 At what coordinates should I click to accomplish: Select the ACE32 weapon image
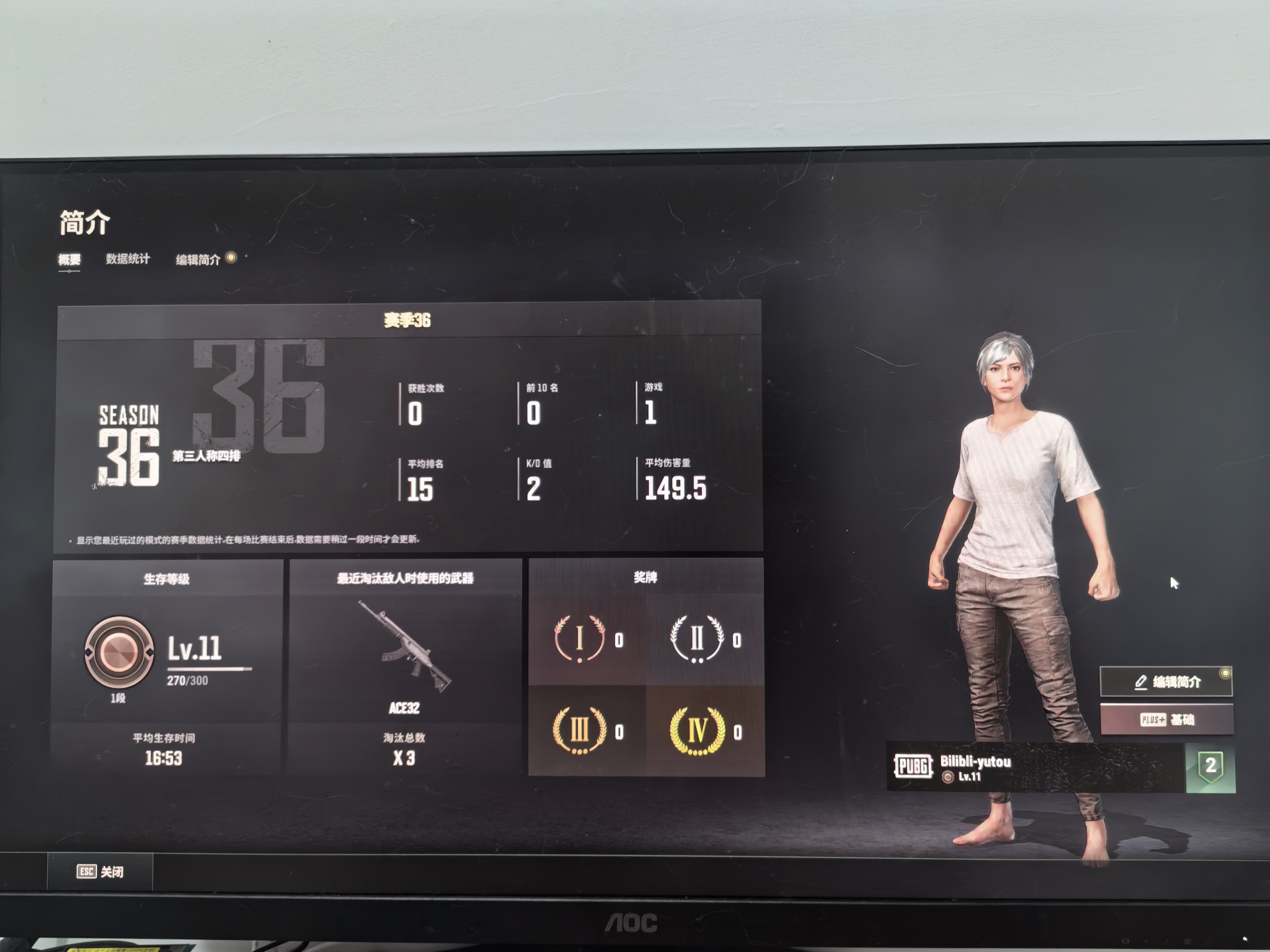coord(405,646)
